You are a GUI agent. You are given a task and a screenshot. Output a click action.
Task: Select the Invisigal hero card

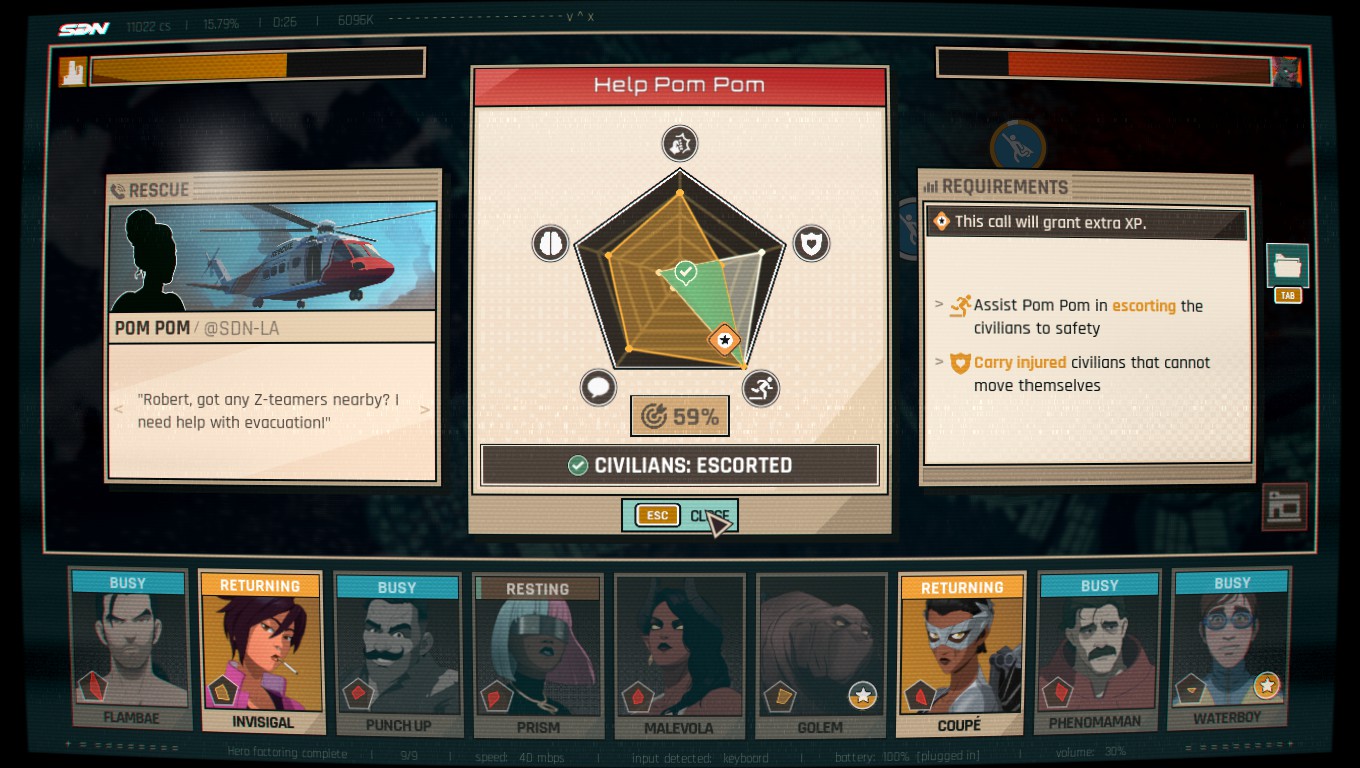pyautogui.click(x=262, y=650)
